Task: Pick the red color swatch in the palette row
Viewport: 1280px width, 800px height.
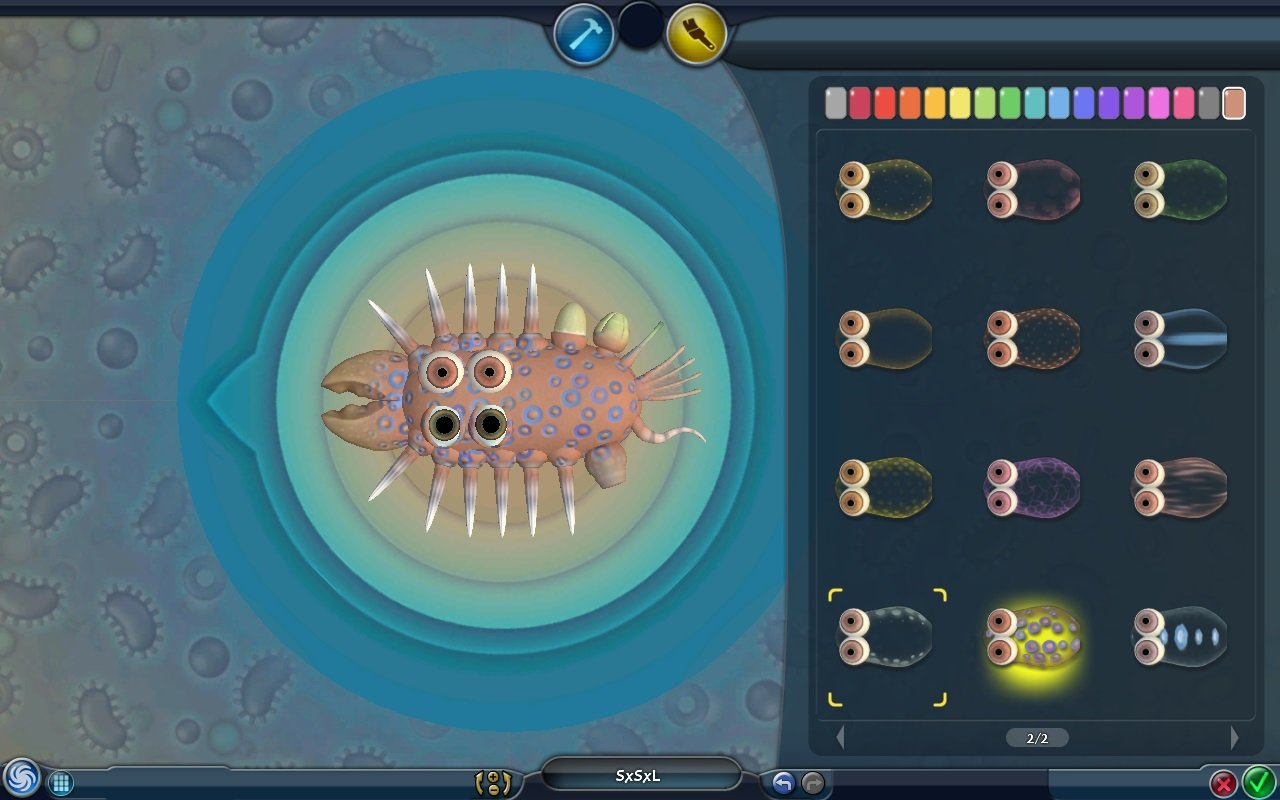Action: click(884, 102)
